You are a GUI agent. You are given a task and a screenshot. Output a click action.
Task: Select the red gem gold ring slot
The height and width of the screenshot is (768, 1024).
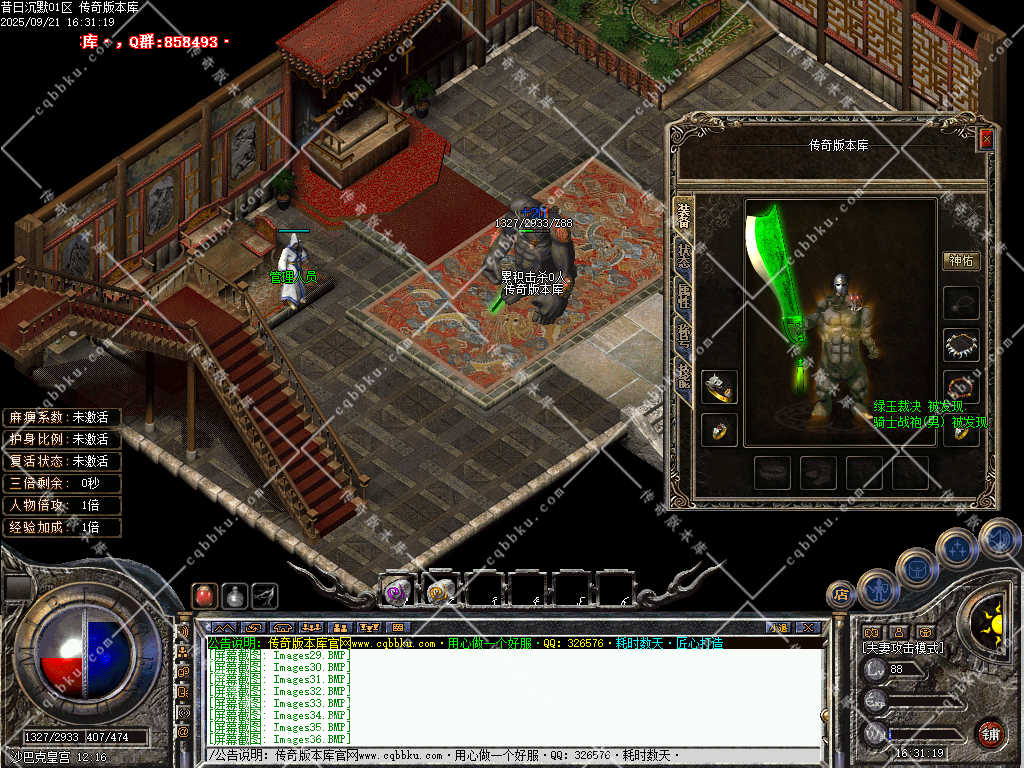718,430
